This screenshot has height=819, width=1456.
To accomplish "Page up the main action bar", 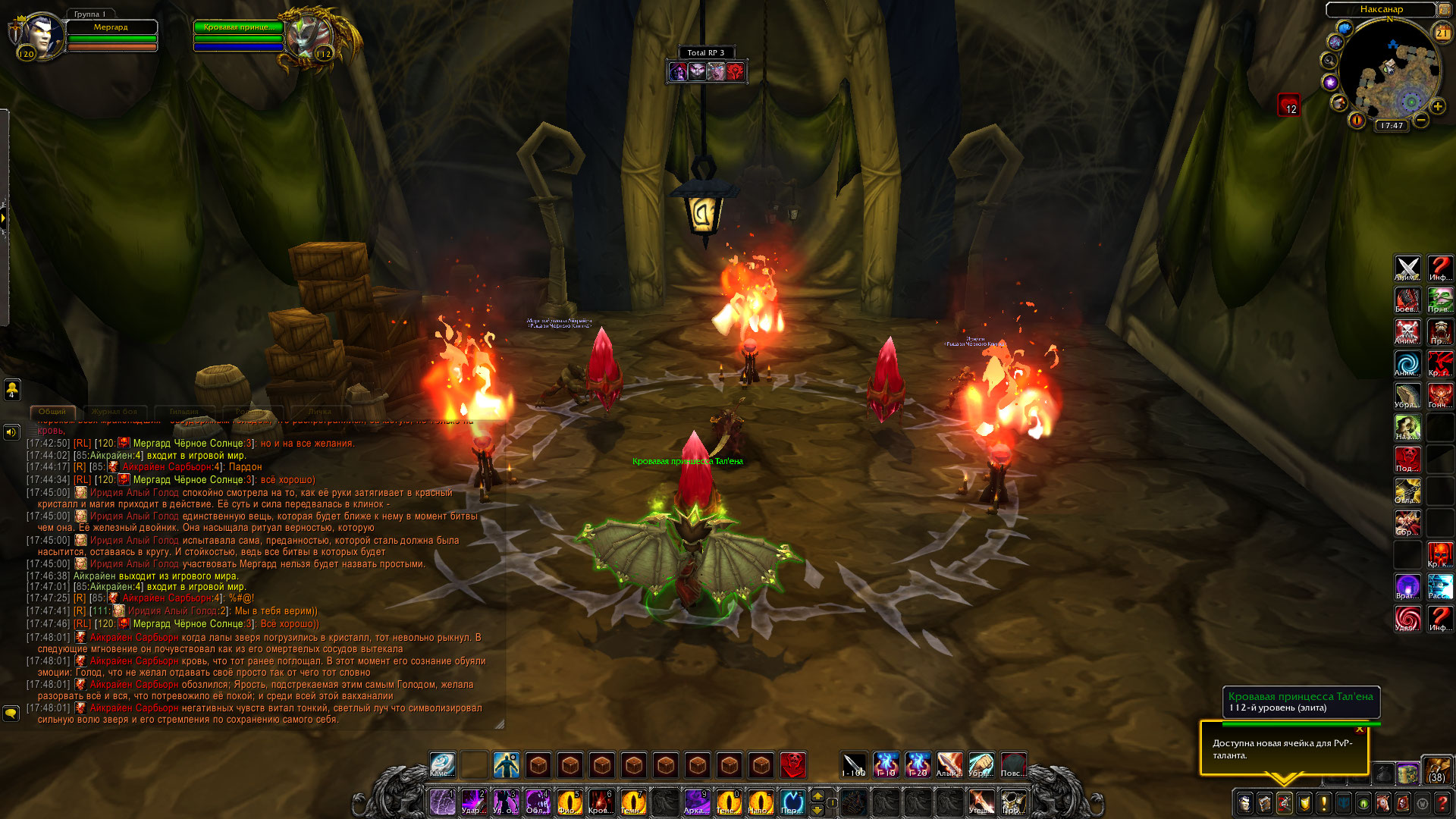I will tap(817, 795).
